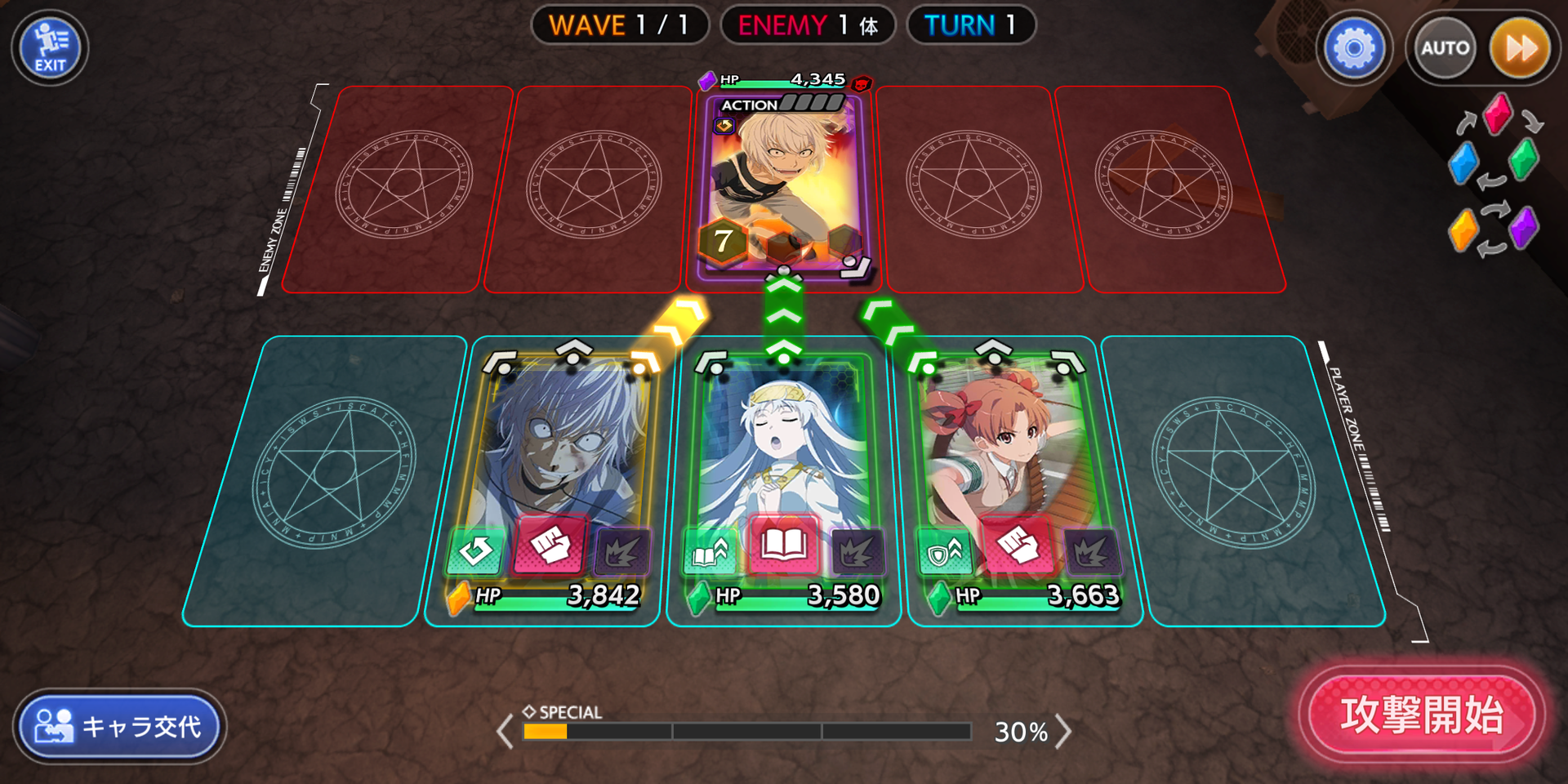This screenshot has width=1568, height=784.
Task: Activate the green shield buff skill icon
Action: pyautogui.click(x=942, y=554)
